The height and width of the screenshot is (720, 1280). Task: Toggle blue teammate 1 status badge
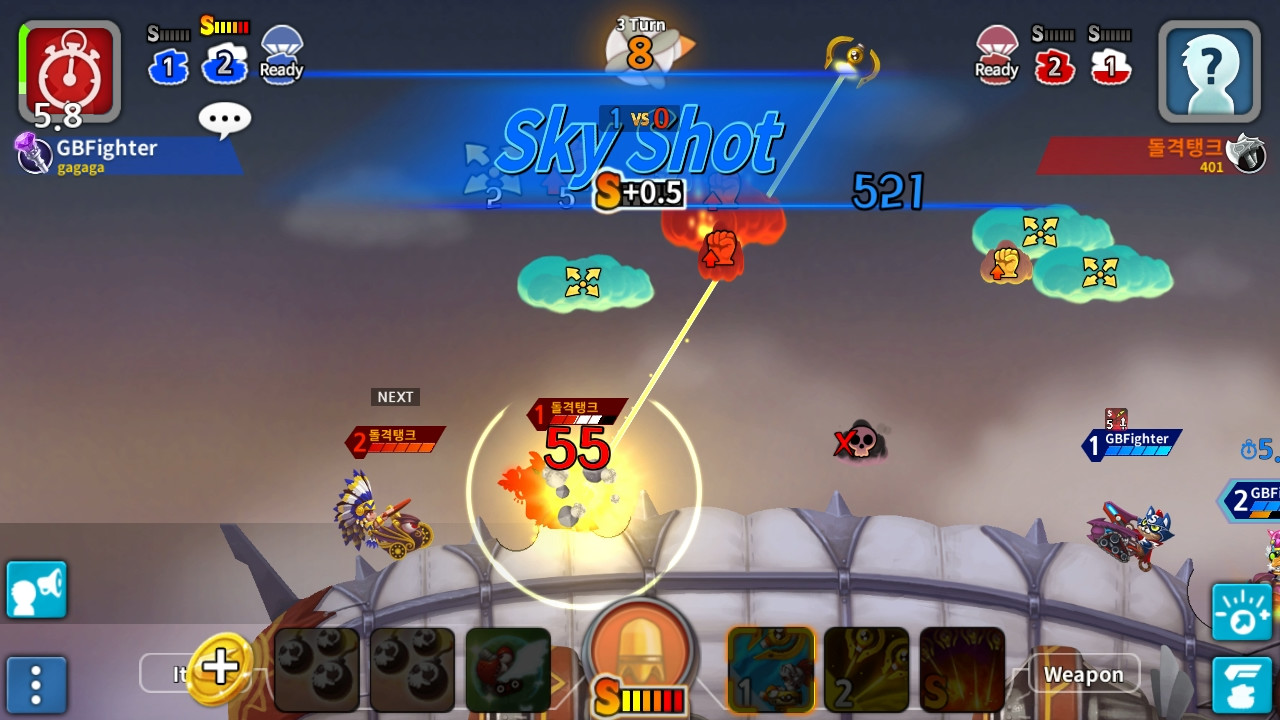tap(168, 66)
